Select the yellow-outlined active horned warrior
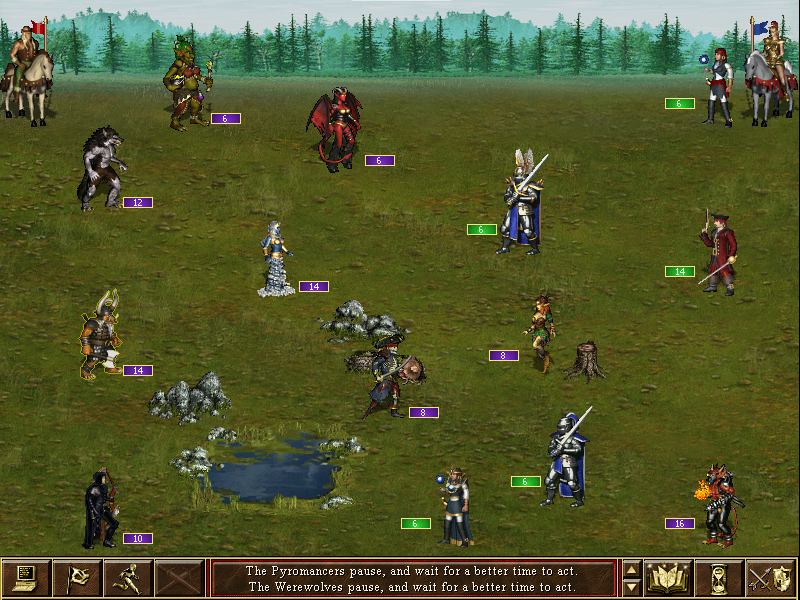The height and width of the screenshot is (600, 800). [x=100, y=336]
